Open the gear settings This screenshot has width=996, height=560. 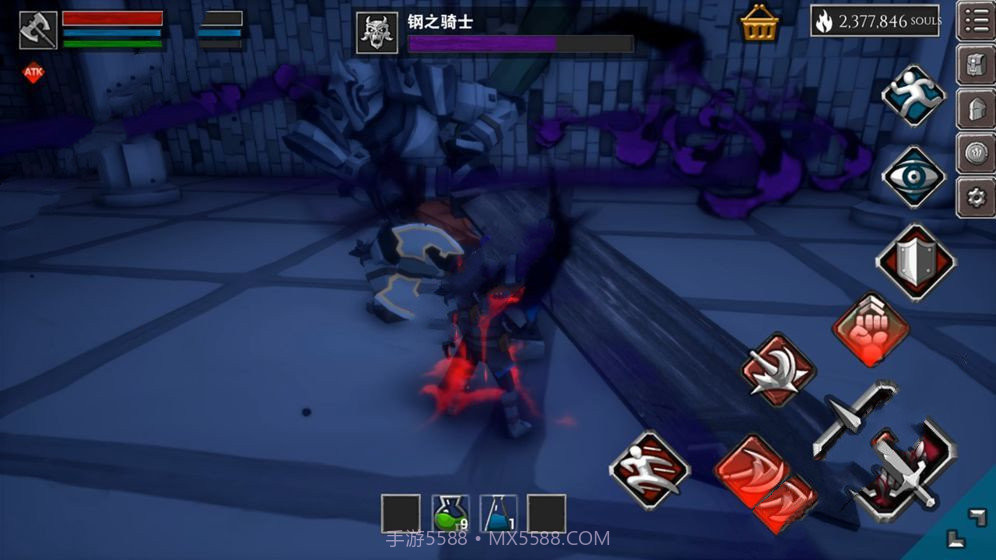[976, 197]
